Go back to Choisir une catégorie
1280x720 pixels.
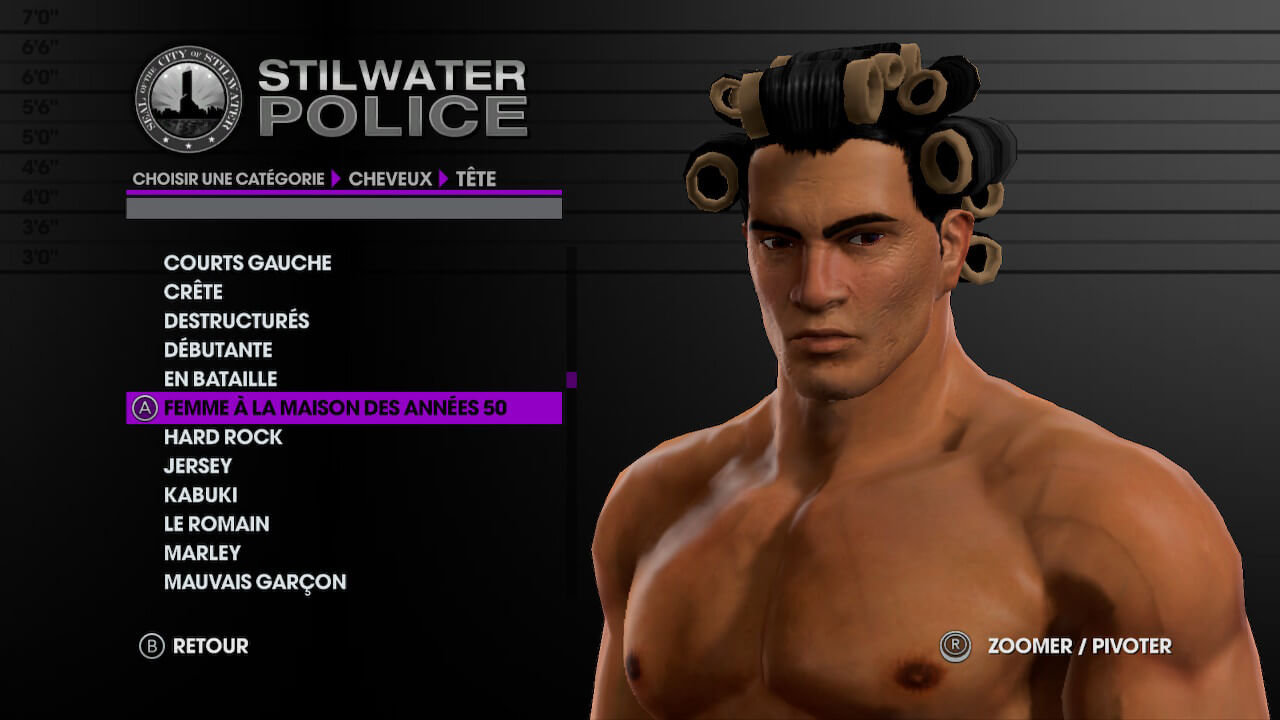pos(228,179)
